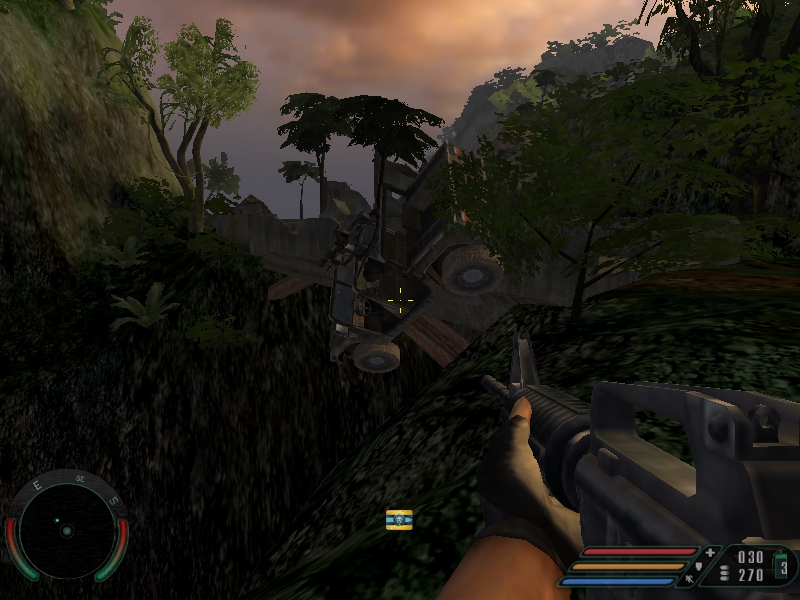Click the stamina running-man icon
The width and height of the screenshot is (800, 600).
coord(691,578)
